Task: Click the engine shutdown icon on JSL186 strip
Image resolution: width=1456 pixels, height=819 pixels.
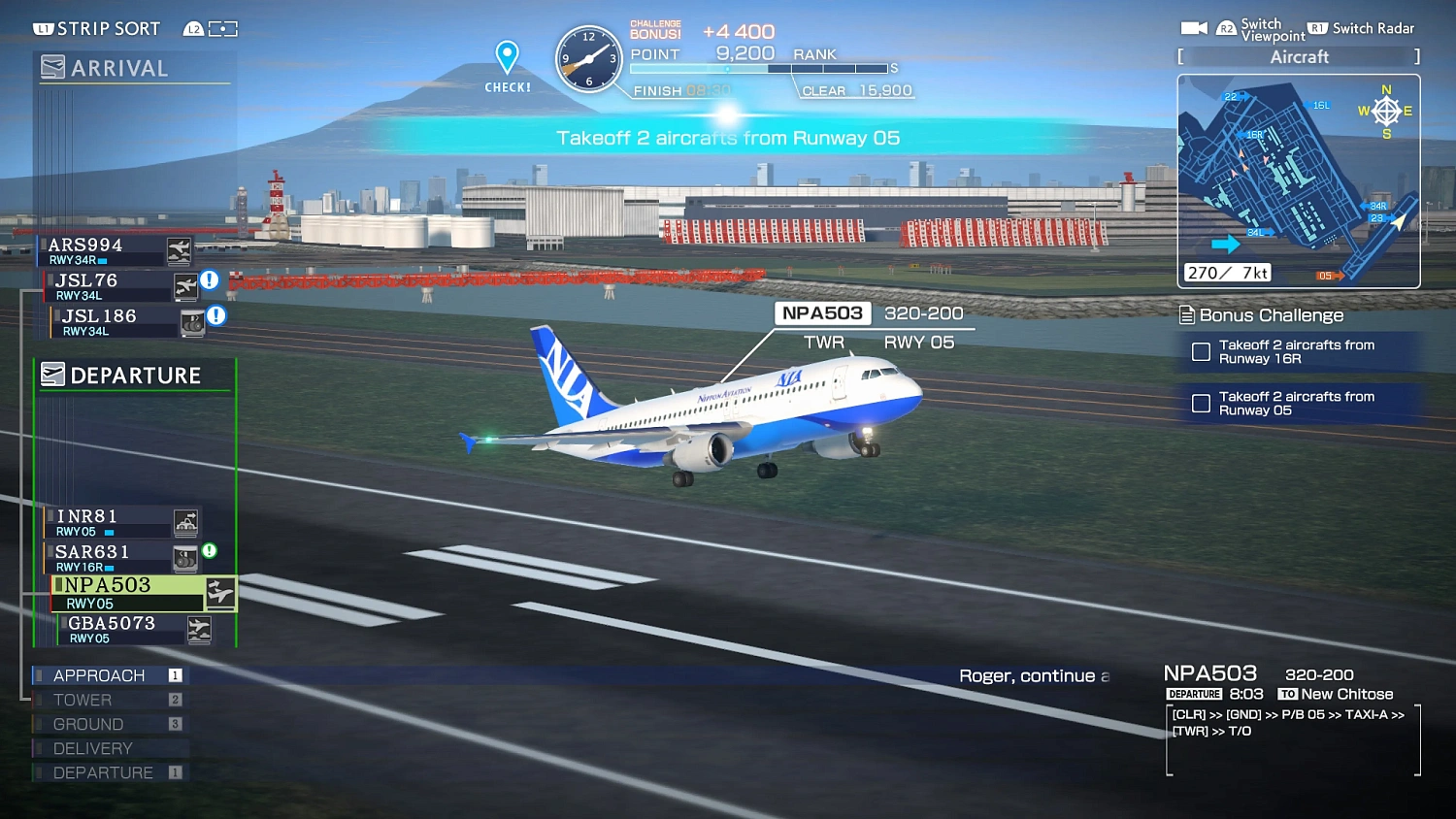Action: coord(192,321)
